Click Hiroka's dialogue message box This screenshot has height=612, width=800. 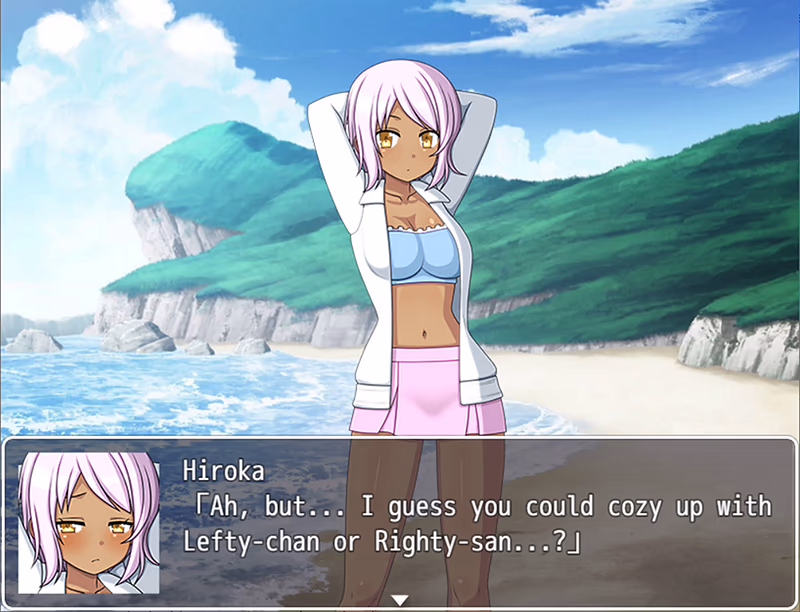pos(480,522)
